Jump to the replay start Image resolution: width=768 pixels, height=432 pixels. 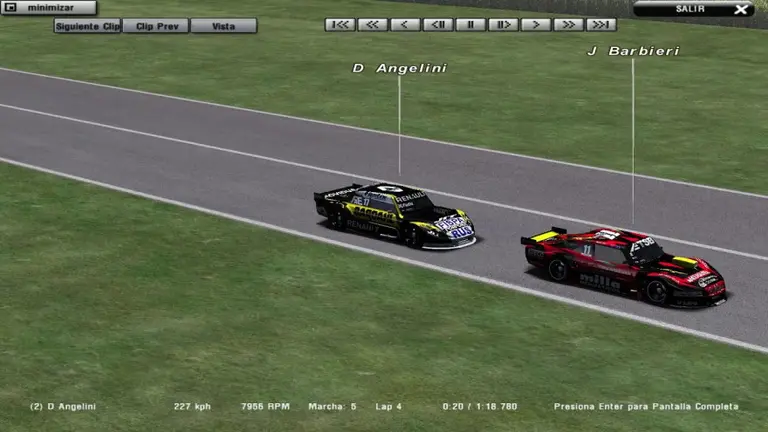pos(340,24)
